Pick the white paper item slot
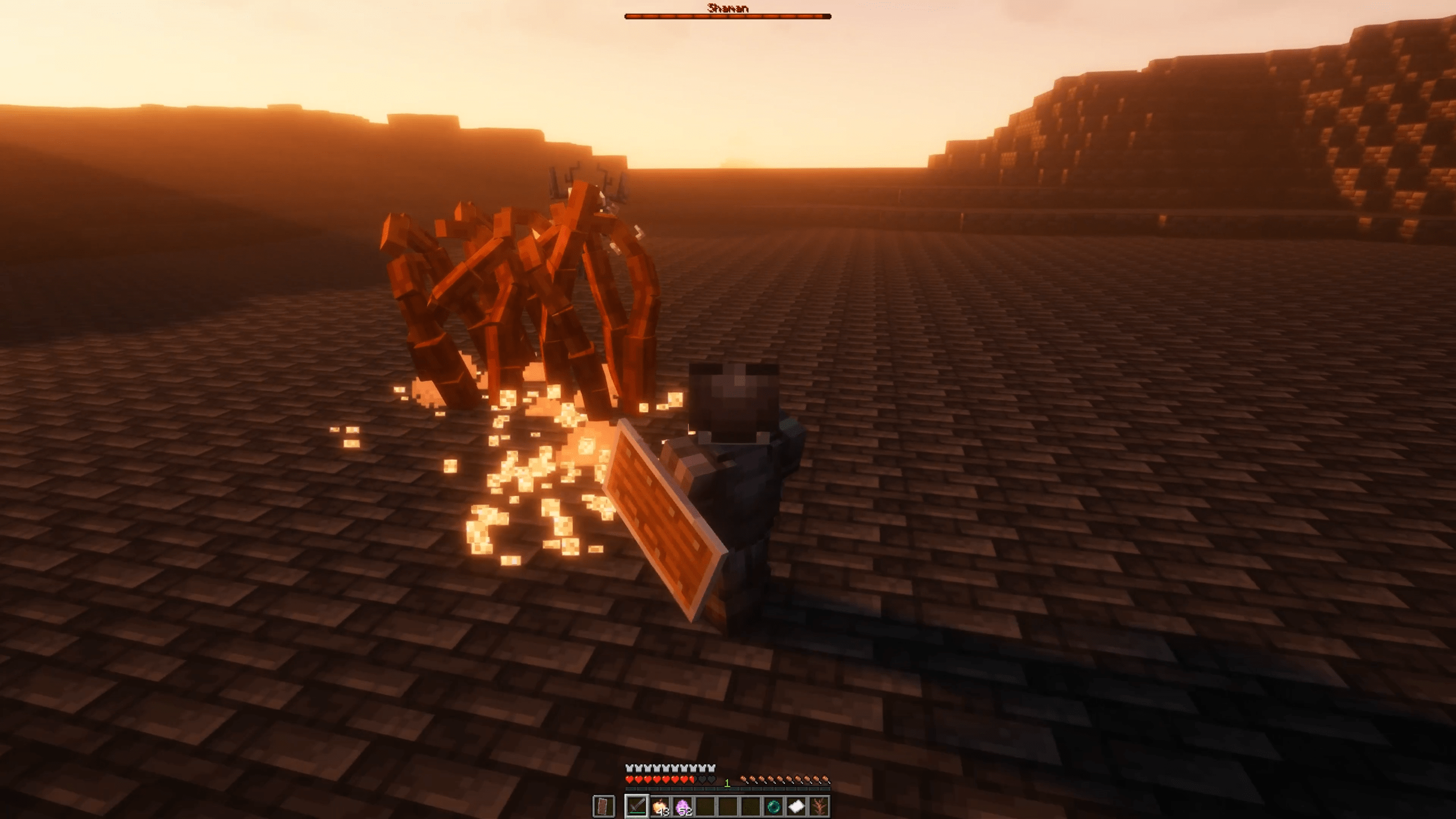 click(x=796, y=806)
